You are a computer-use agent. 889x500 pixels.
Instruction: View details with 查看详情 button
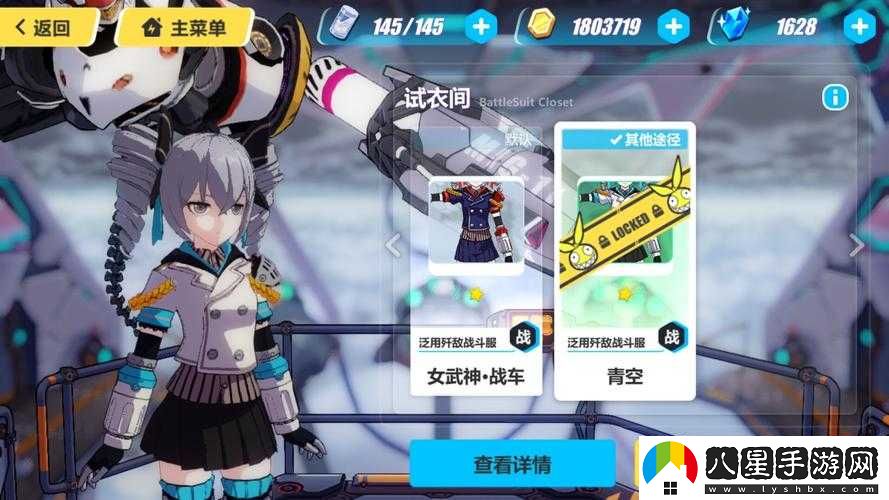pyautogui.click(x=512, y=465)
